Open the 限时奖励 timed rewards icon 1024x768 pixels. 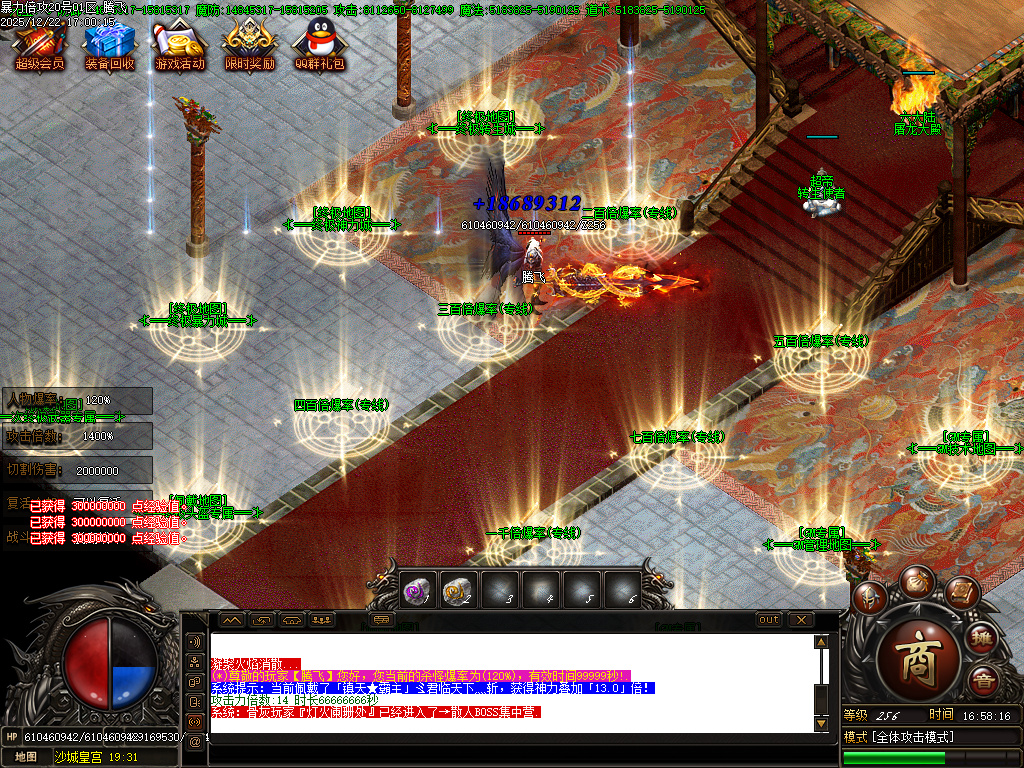(x=249, y=45)
